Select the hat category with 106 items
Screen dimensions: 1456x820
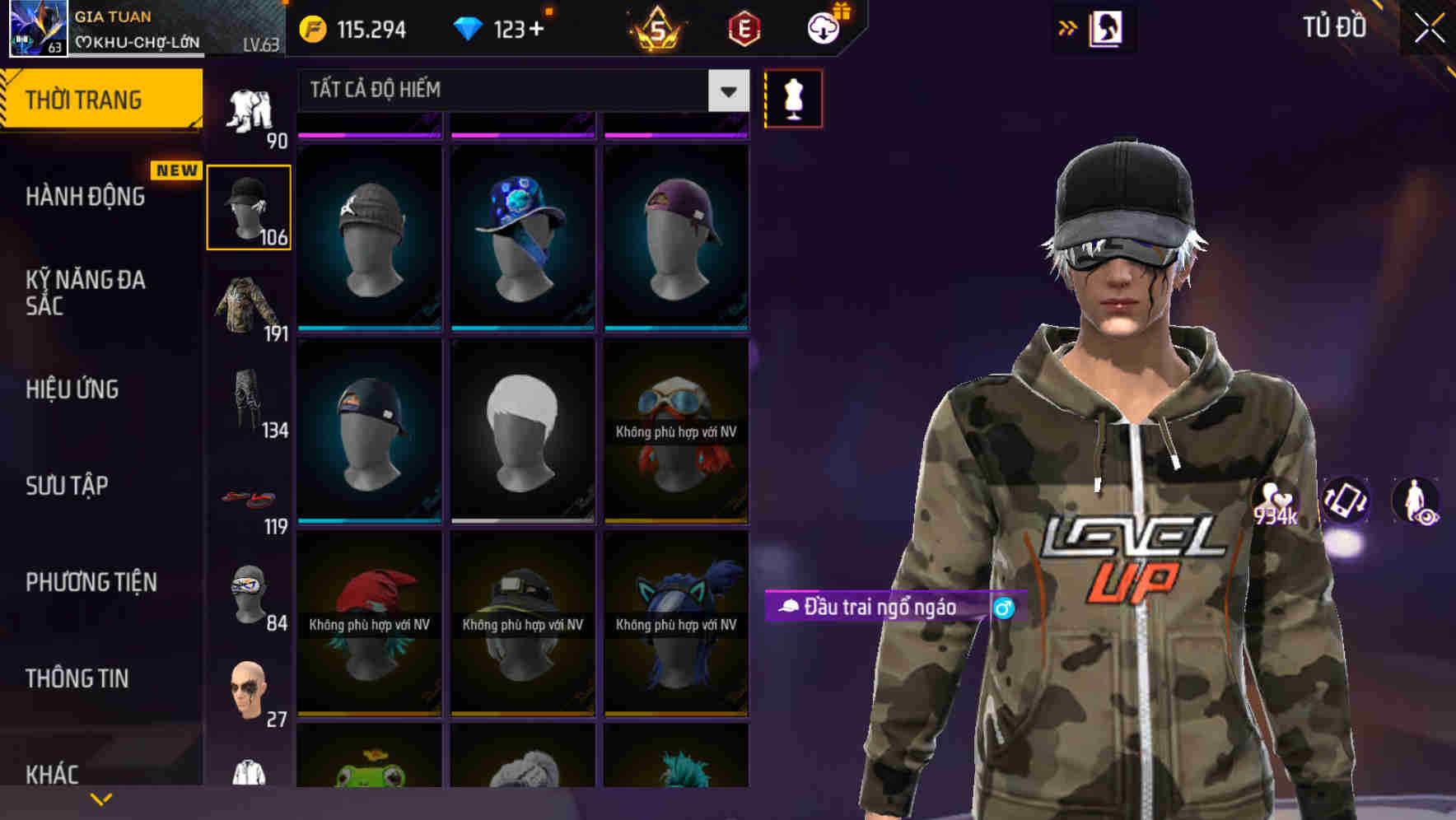(x=249, y=206)
